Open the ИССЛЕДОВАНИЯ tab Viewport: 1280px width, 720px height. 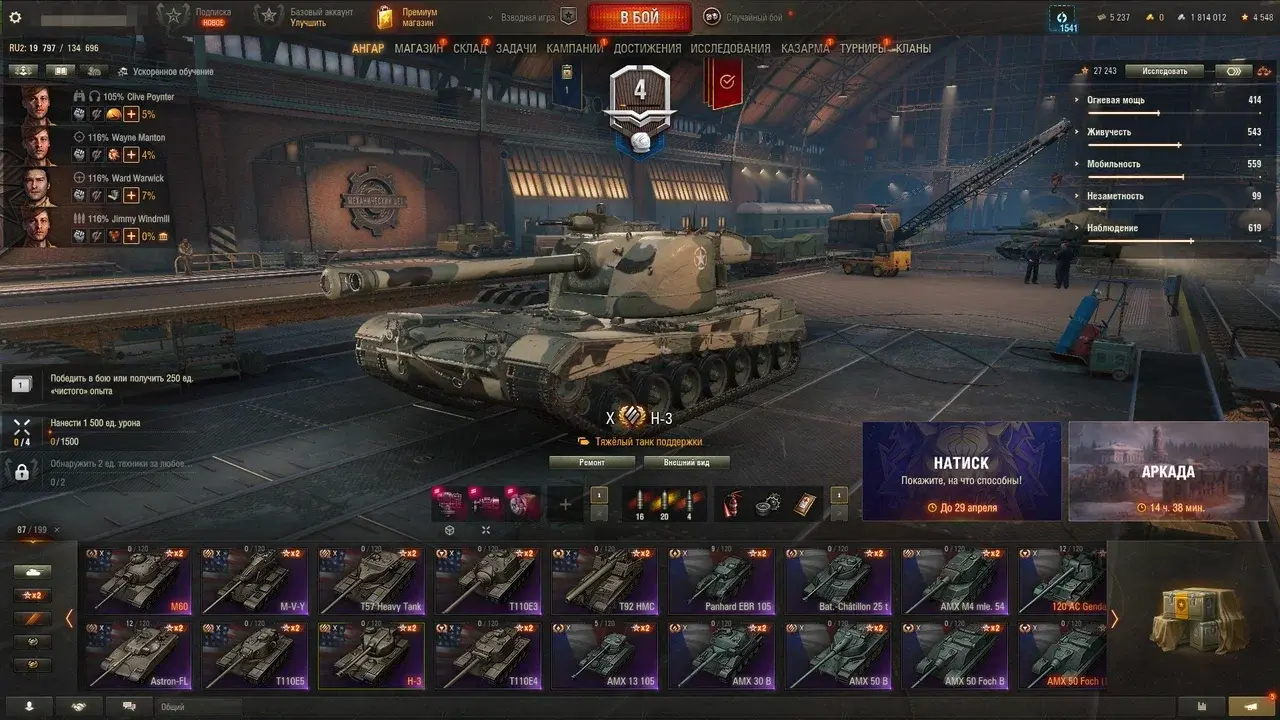pyautogui.click(x=730, y=48)
